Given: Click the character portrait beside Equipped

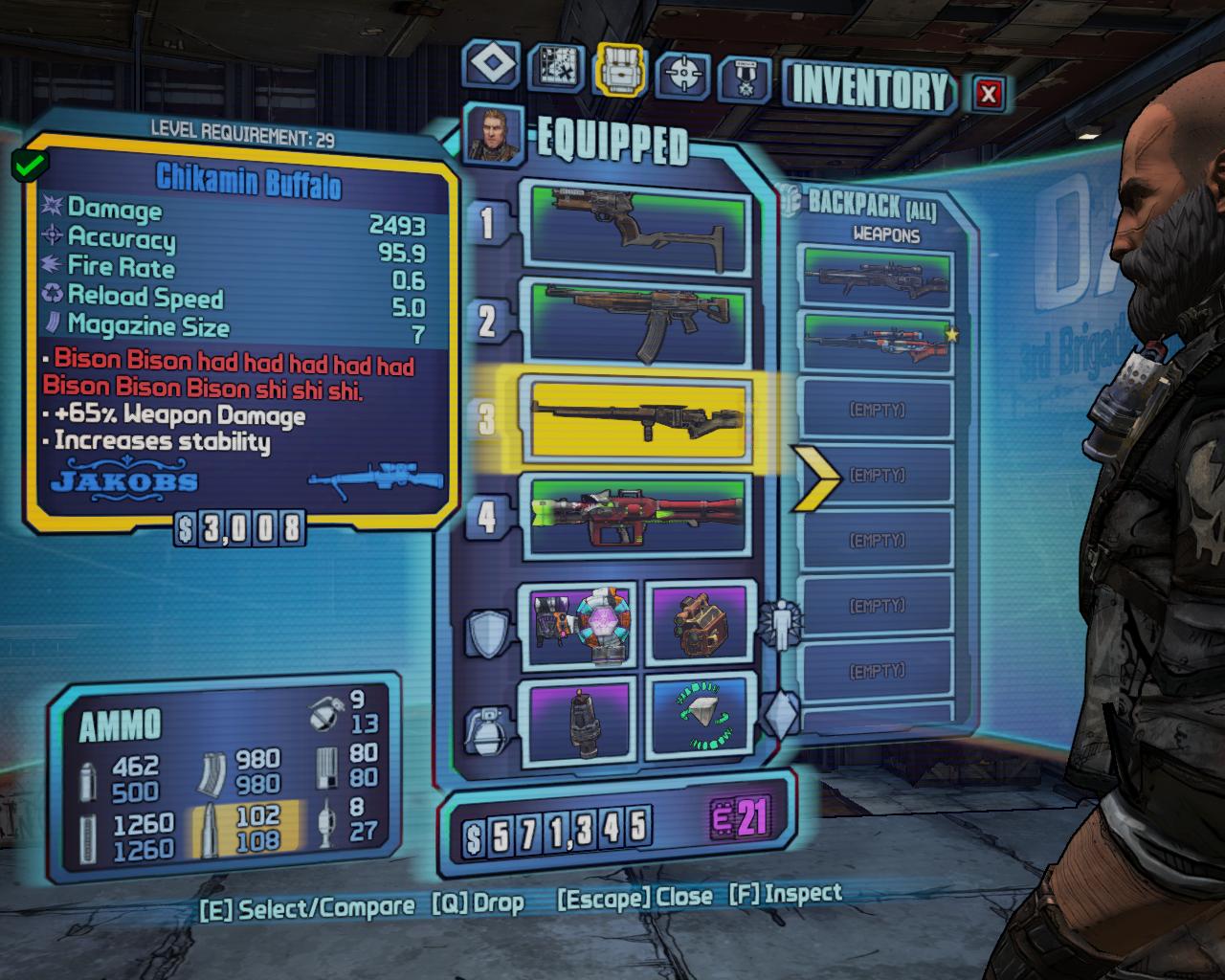Looking at the screenshot, I should tap(494, 134).
